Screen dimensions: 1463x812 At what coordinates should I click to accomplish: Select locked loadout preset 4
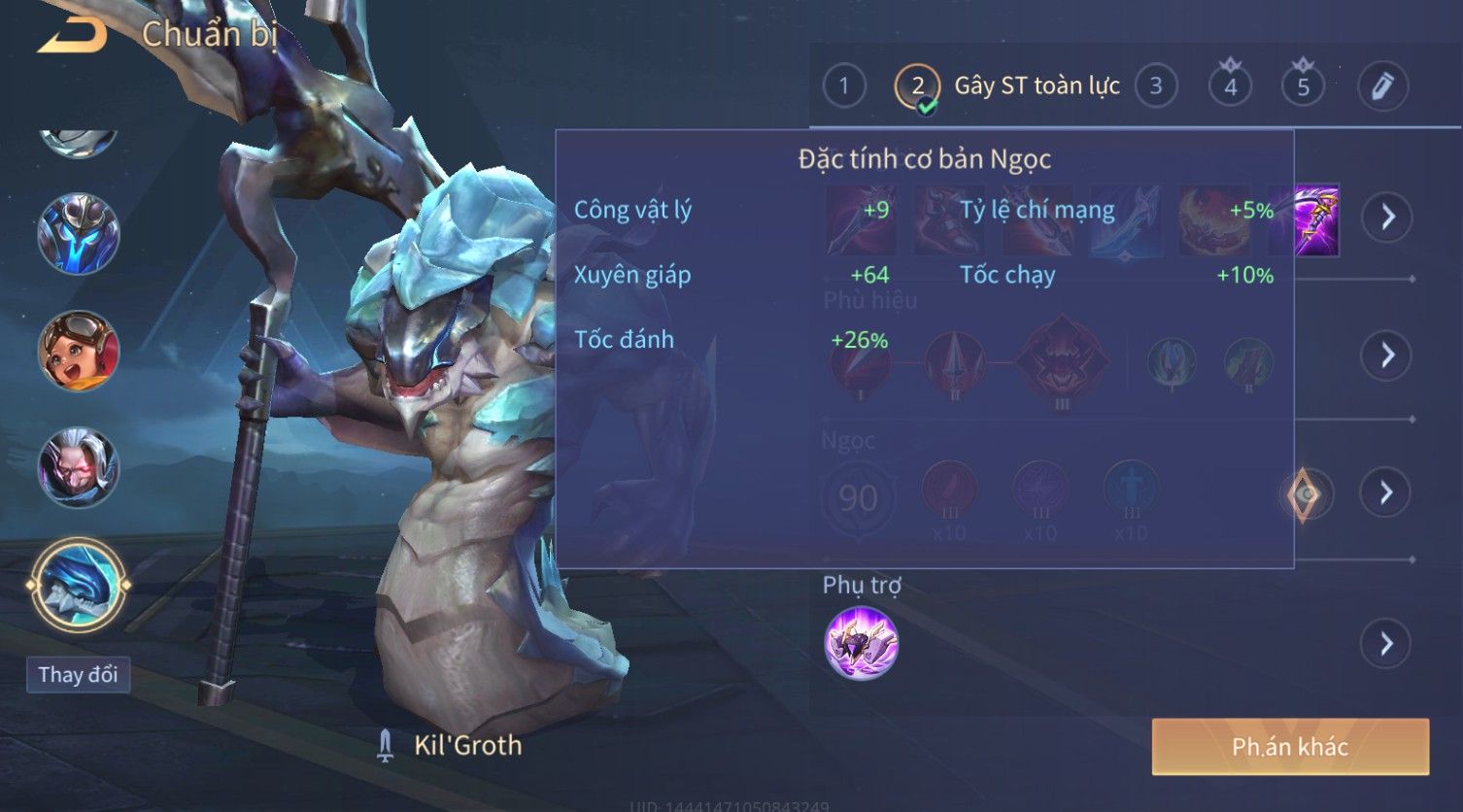pyautogui.click(x=1230, y=86)
